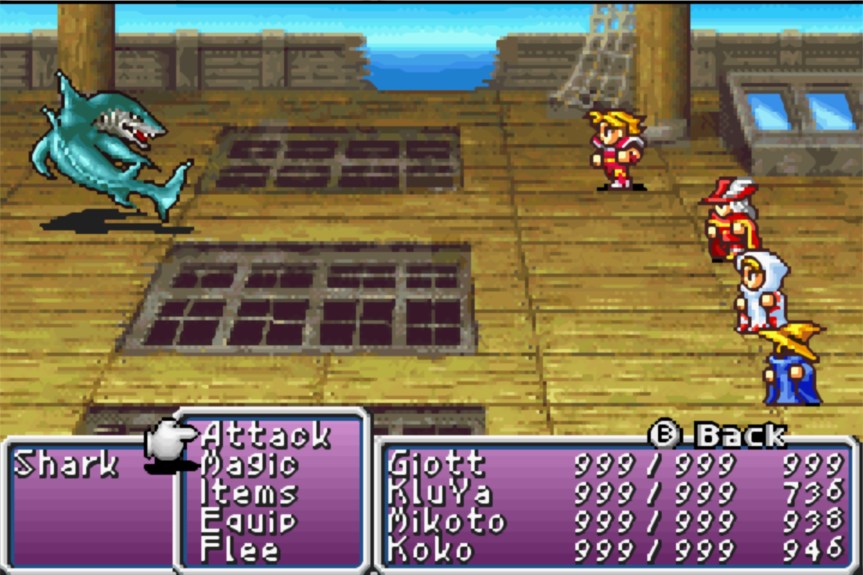Open the Equip command
The image size is (863, 575).
click(249, 521)
